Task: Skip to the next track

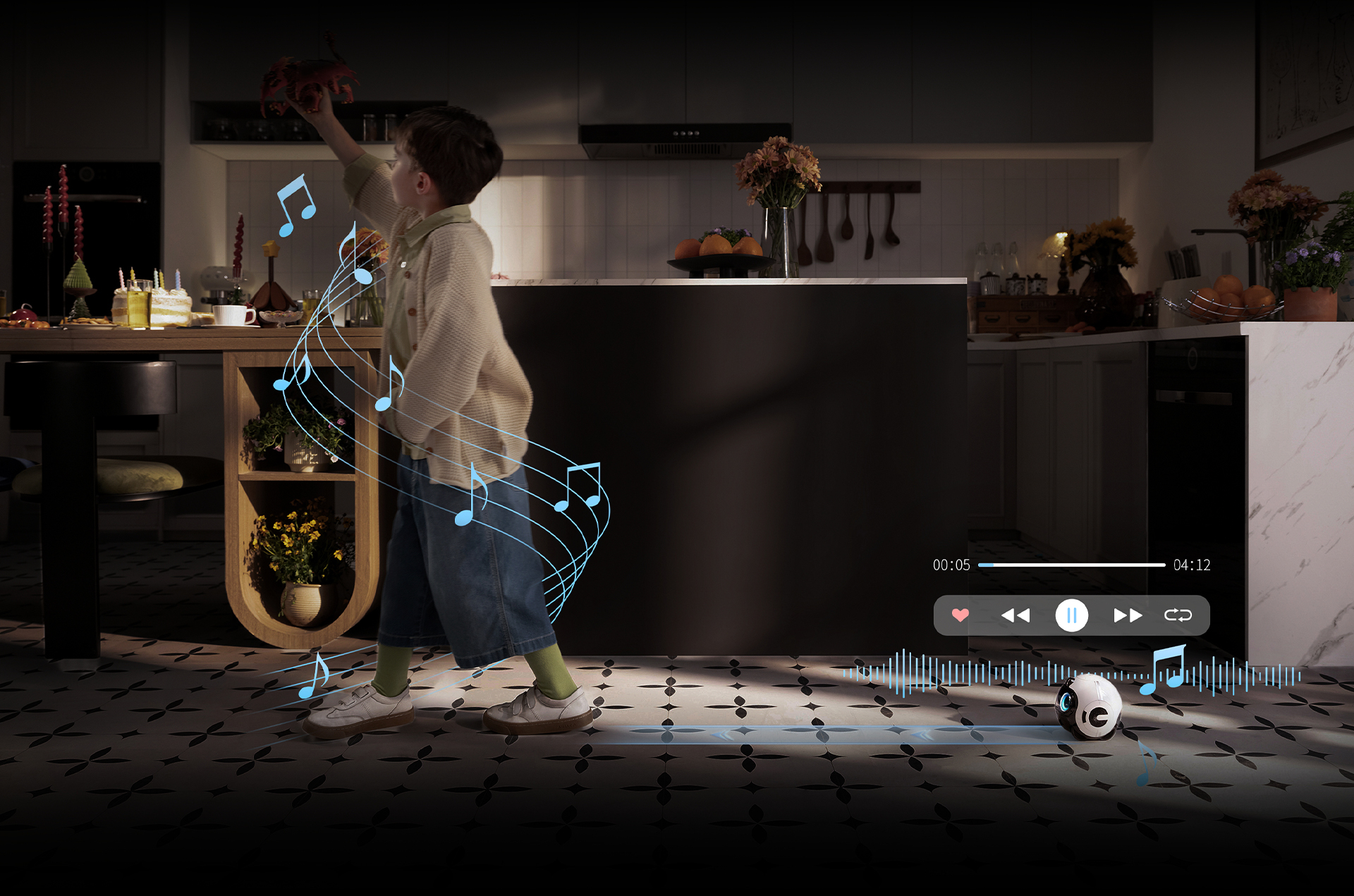Action: [x=1127, y=615]
